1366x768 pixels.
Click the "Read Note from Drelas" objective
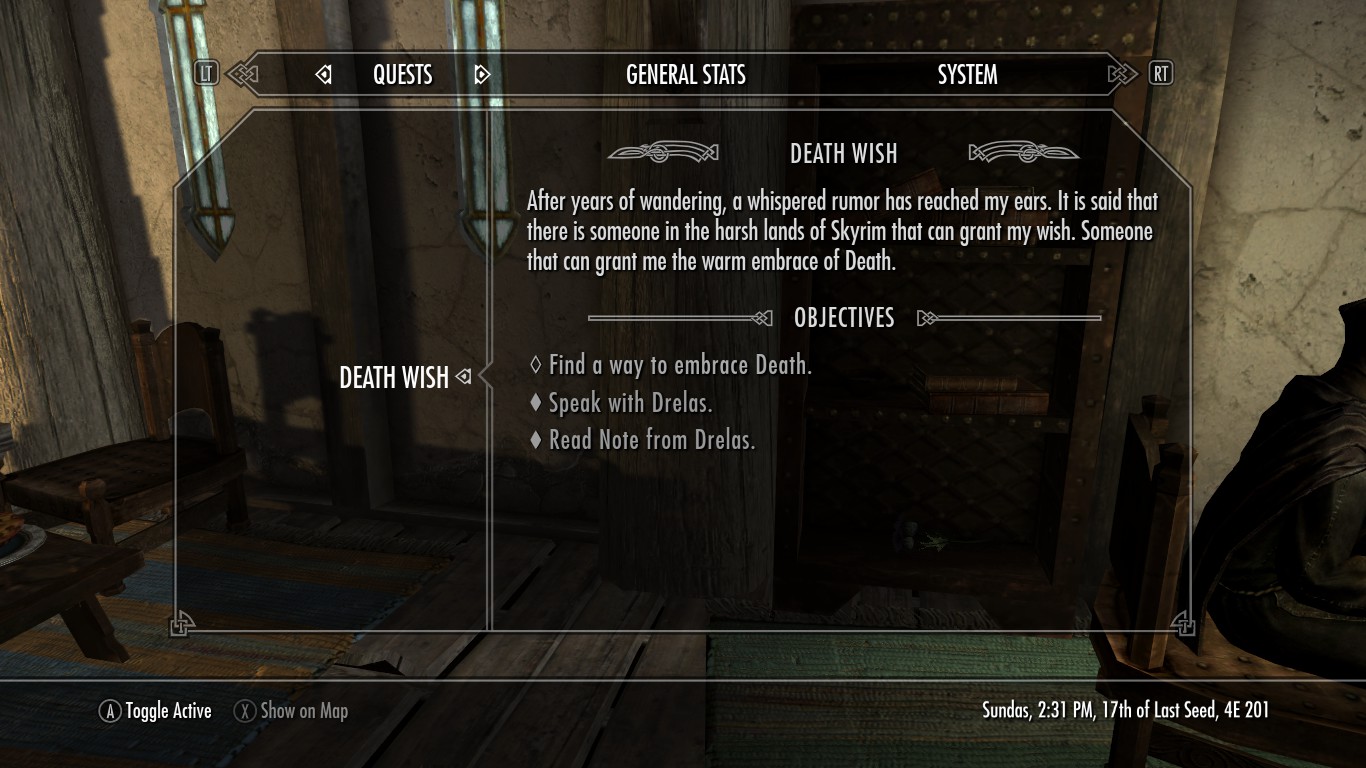click(x=651, y=440)
